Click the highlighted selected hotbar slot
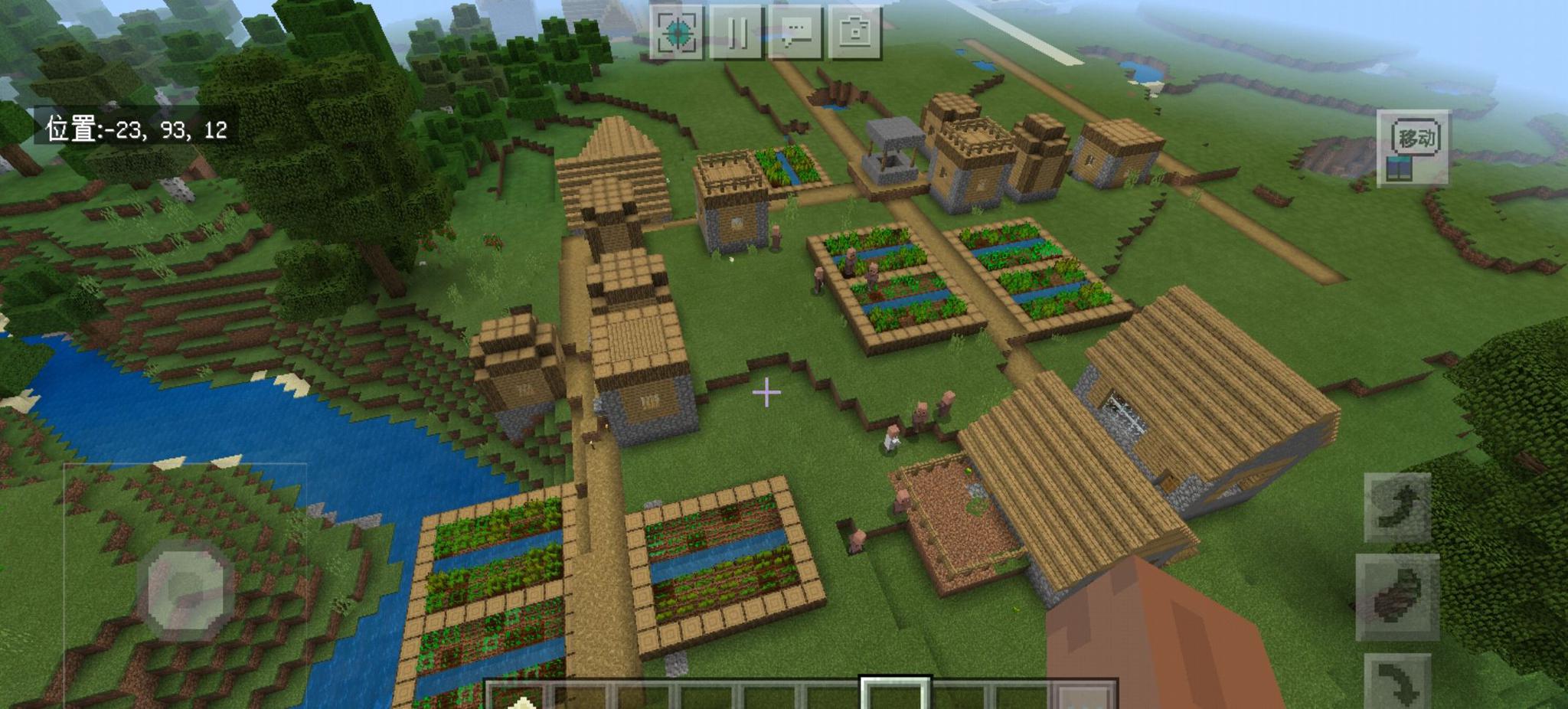The image size is (1568, 709). coord(895,695)
